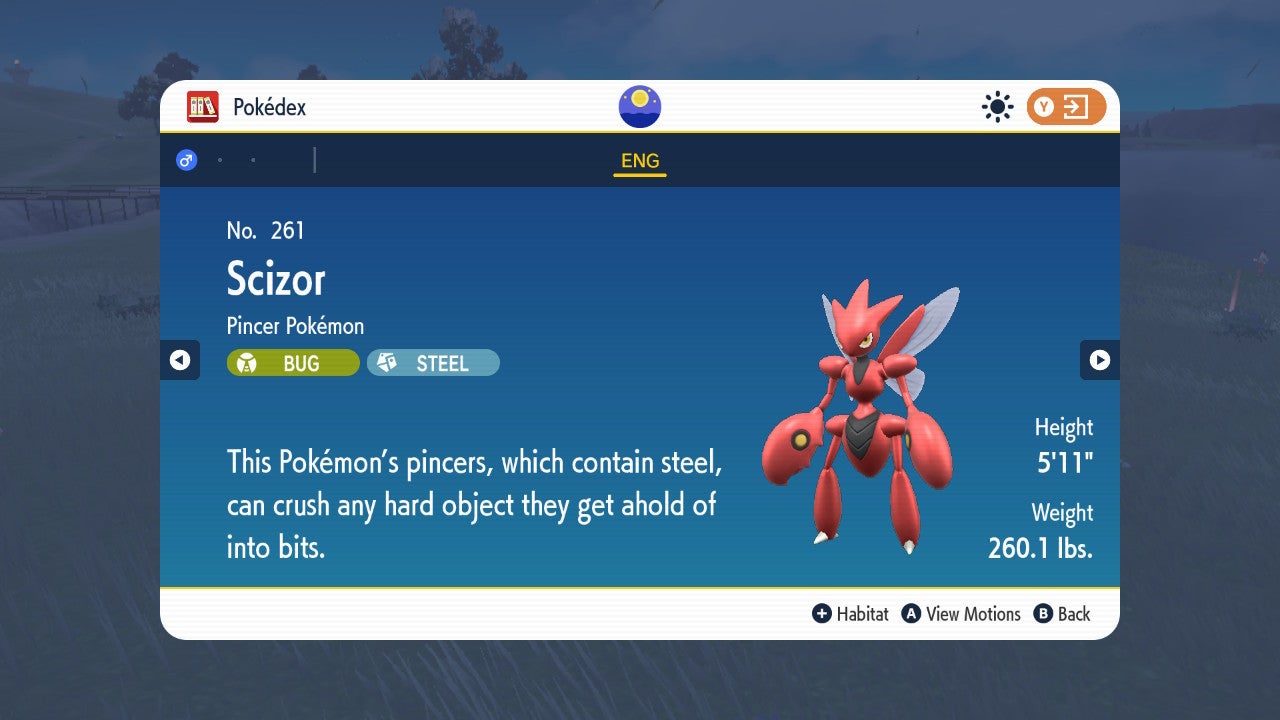Image resolution: width=1280 pixels, height=720 pixels.
Task: Open next Pokémon with right arrow
Action: click(1100, 360)
